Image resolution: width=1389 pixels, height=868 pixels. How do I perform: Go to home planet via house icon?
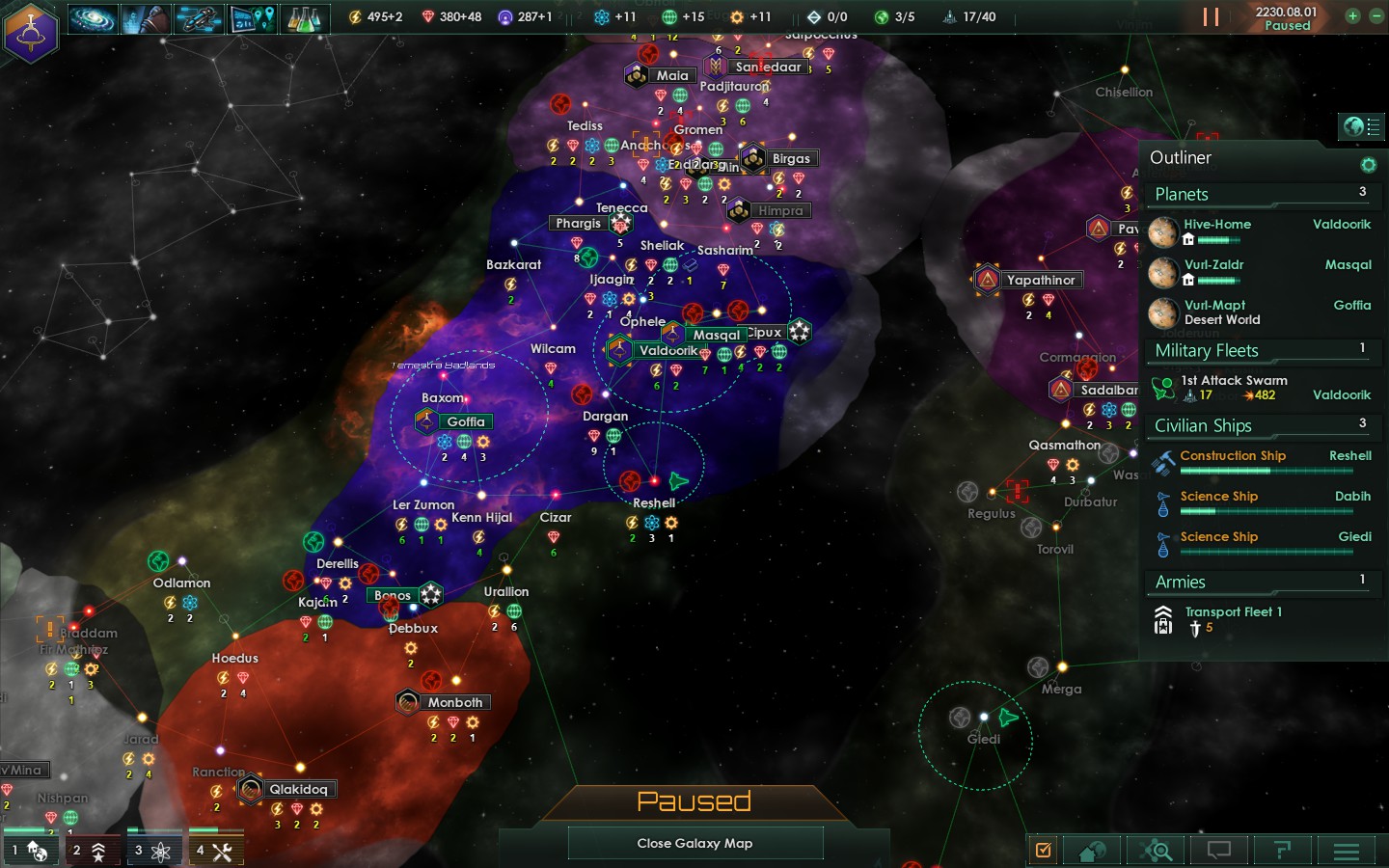coord(1092,851)
